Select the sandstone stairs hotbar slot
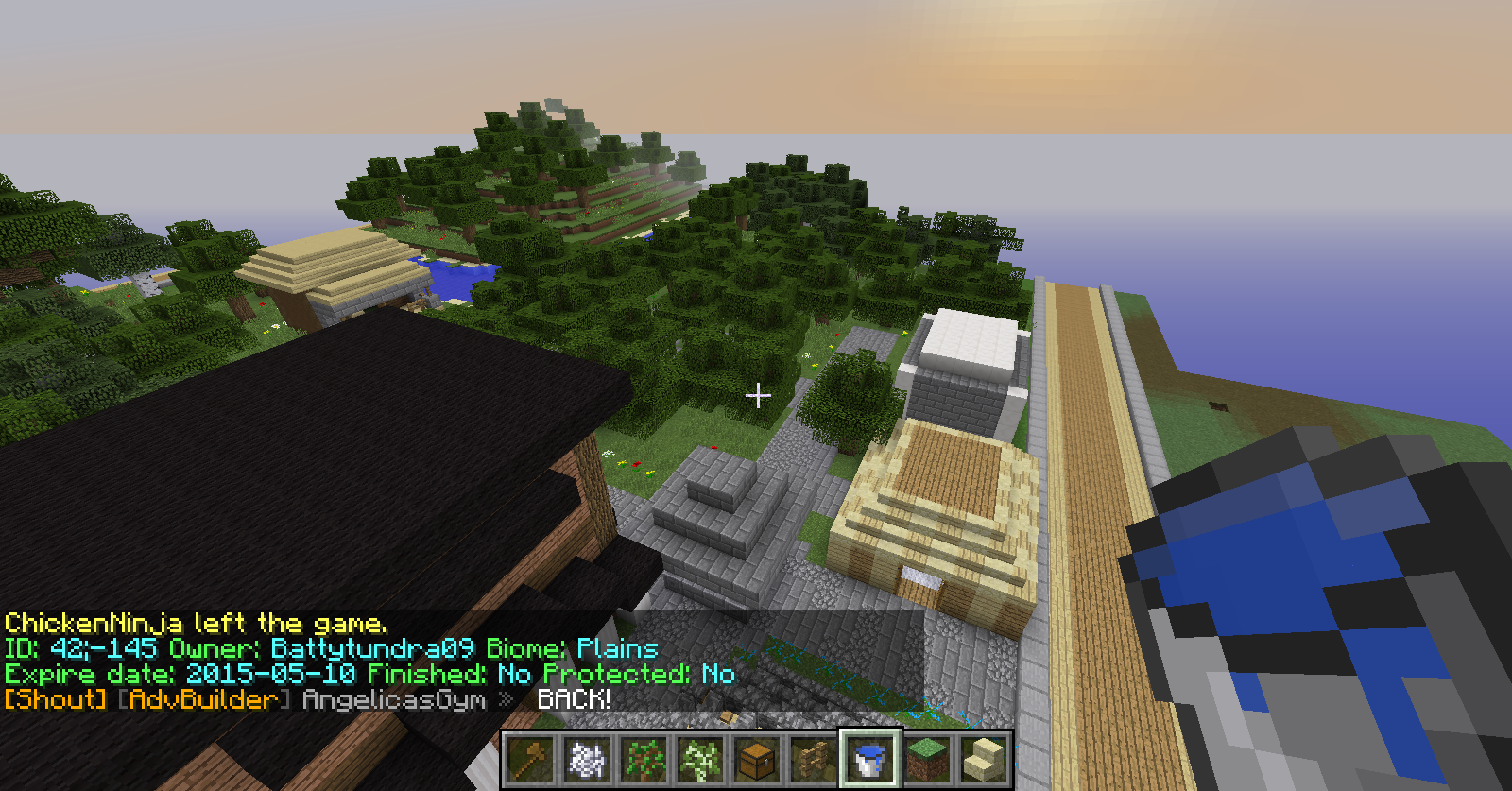Screen dimensions: 1512x791 (x=984, y=759)
